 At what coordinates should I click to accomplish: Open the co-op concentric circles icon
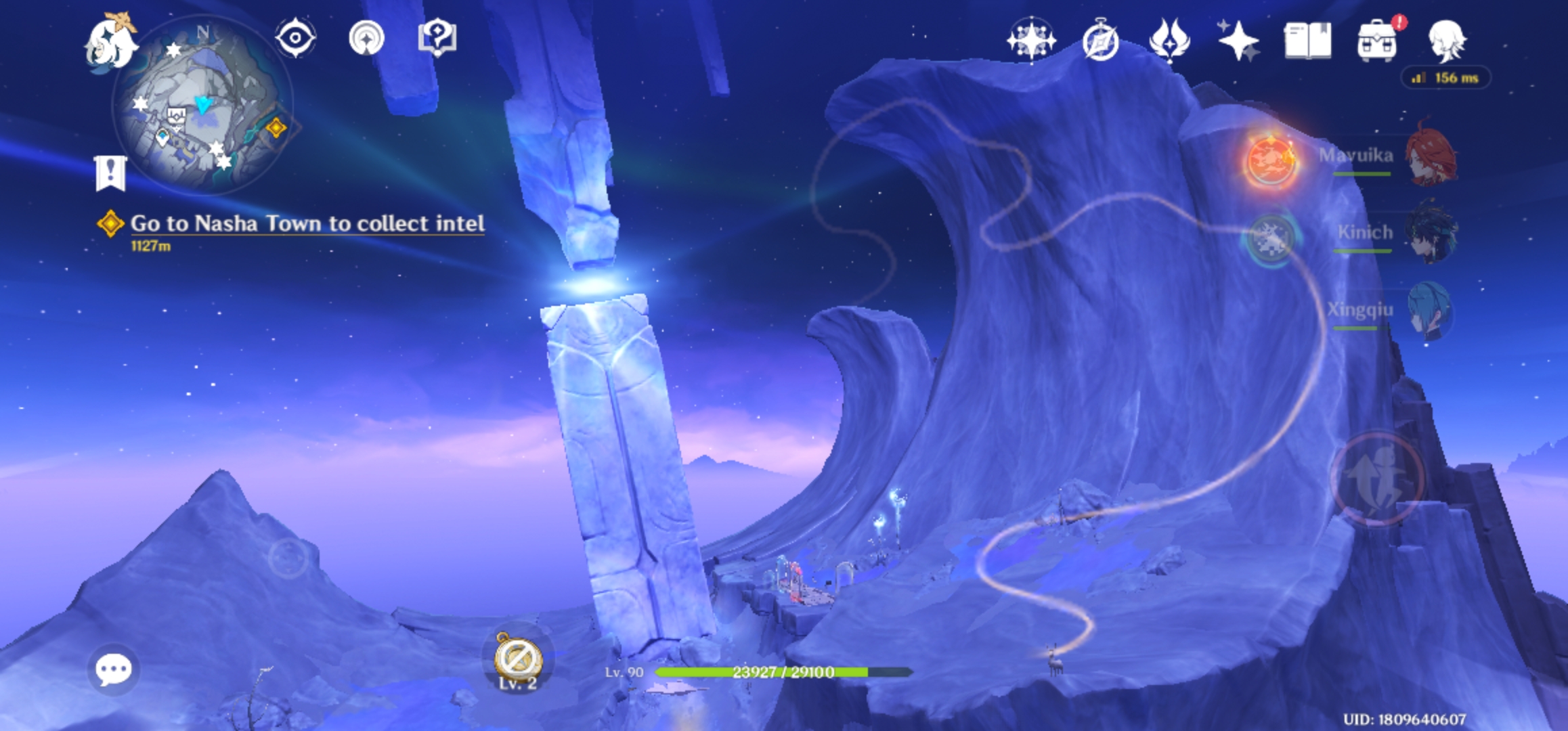coord(366,38)
